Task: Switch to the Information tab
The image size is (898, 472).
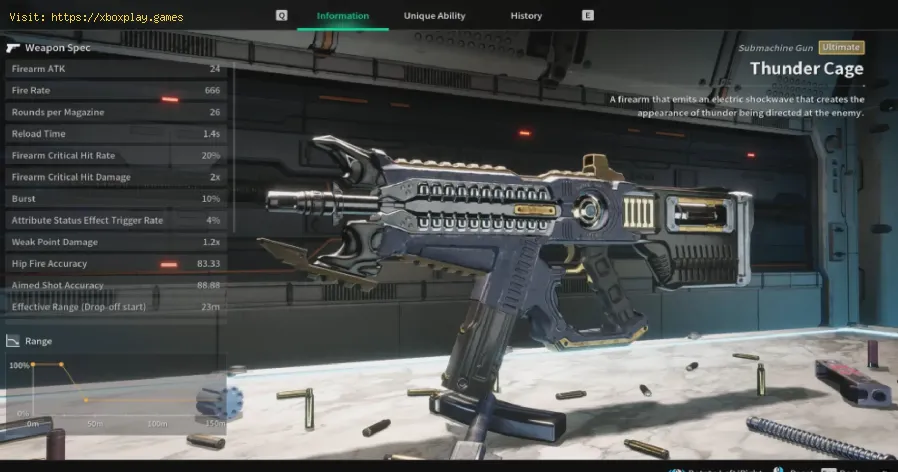Action: click(343, 16)
